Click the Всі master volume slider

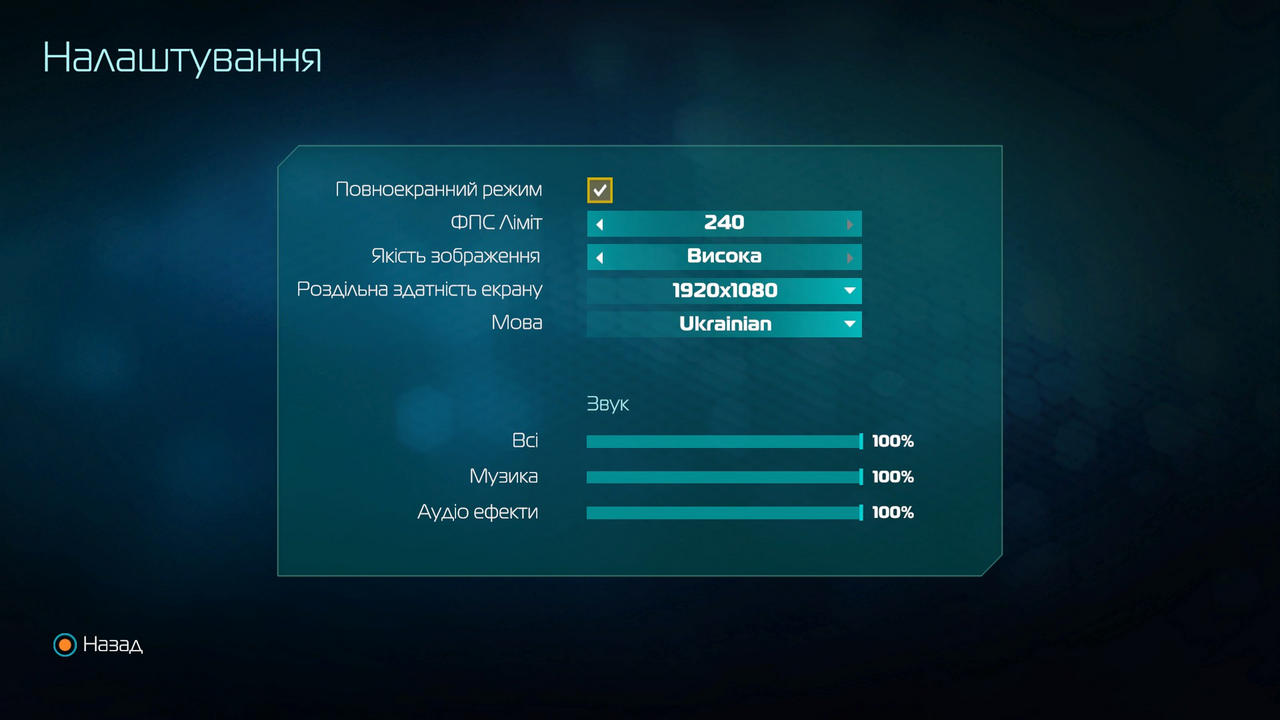pos(724,442)
